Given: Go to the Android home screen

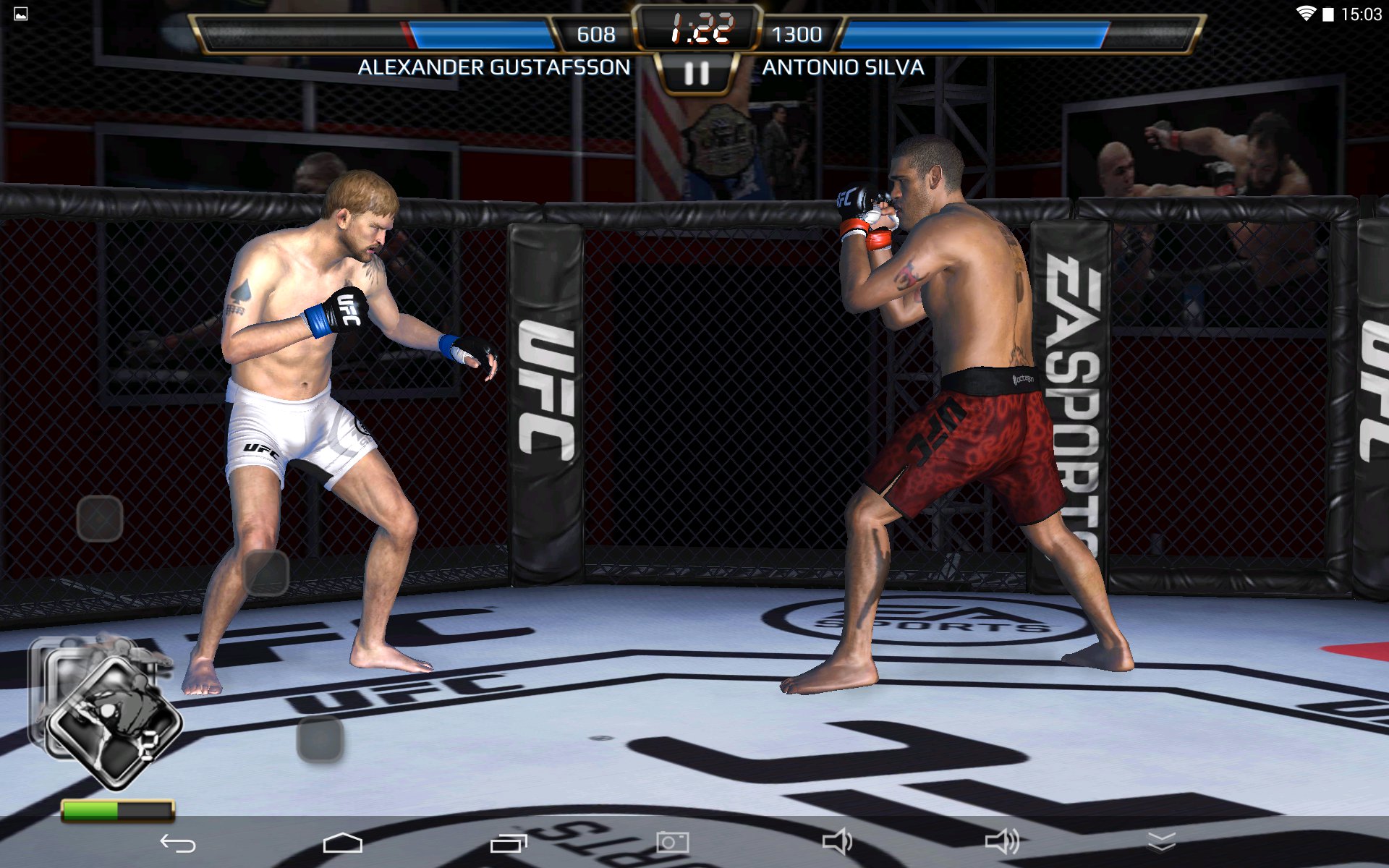Looking at the screenshot, I should pos(342,843).
